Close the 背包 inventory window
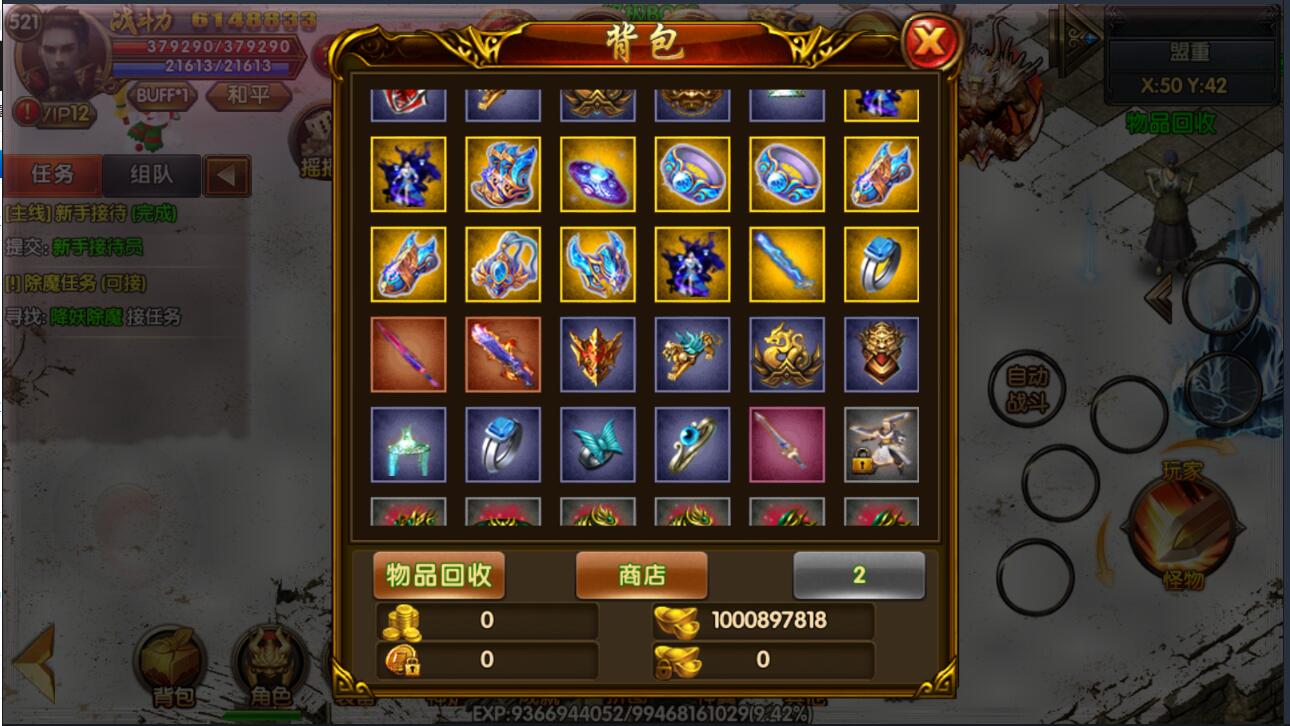 [930, 42]
